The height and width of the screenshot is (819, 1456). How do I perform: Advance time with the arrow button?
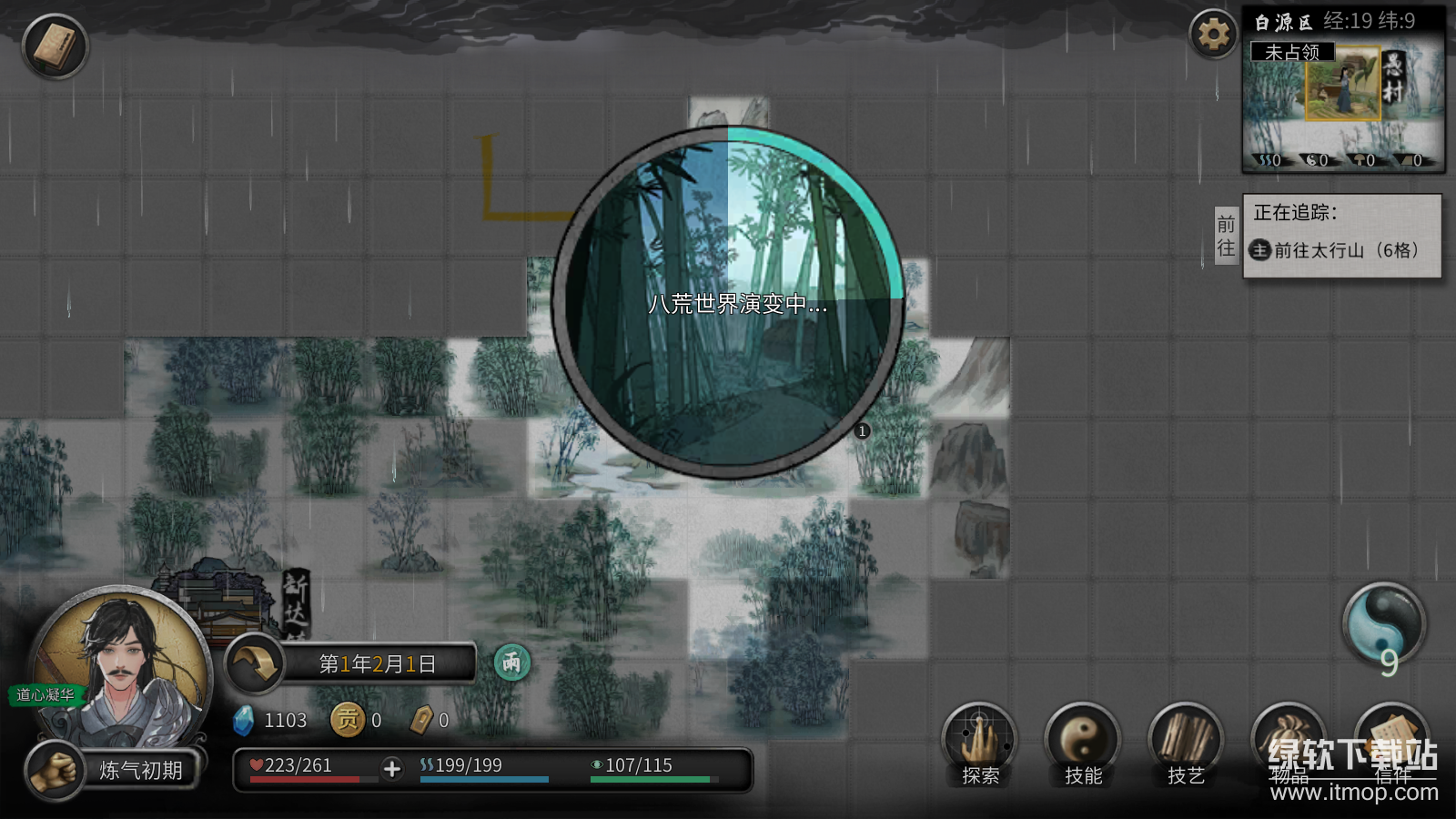tap(254, 663)
